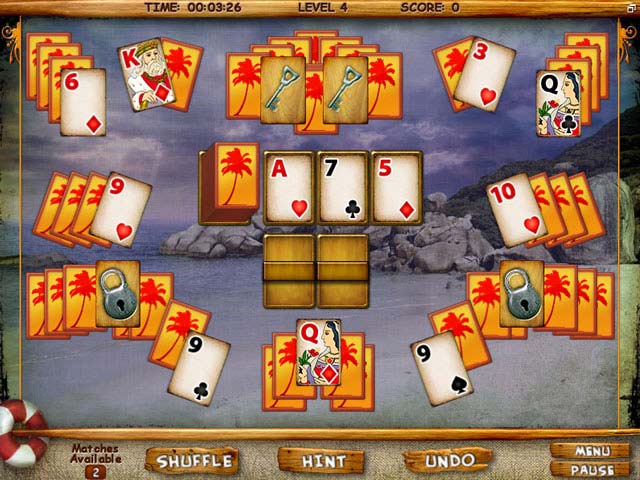The width and height of the screenshot is (640, 480).
Task: Select the 3 of Hearts card
Action: click(x=484, y=73)
